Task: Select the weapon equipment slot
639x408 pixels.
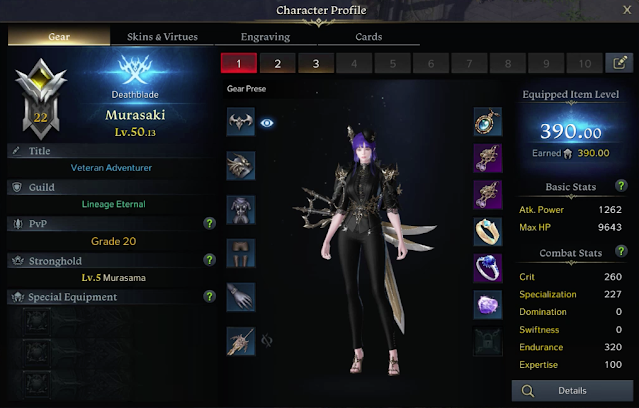Action: pos(241,341)
